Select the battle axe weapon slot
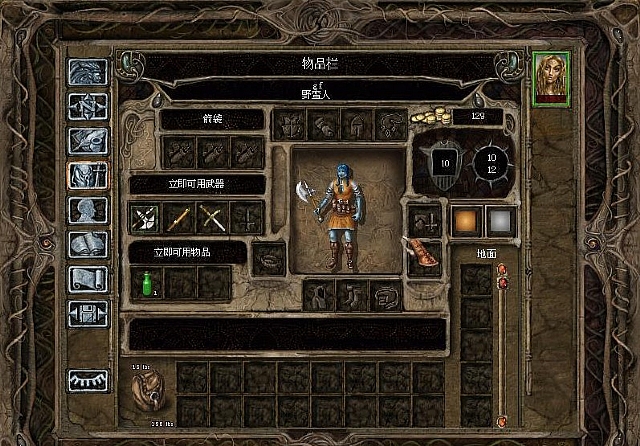The image size is (640, 446). coord(145,217)
